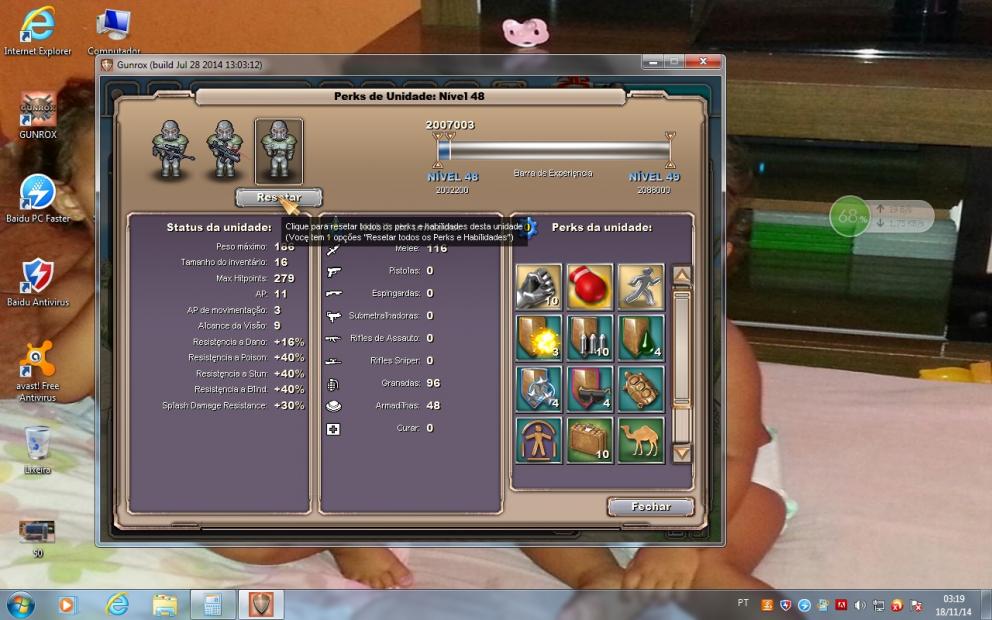This screenshot has height=620, width=992.
Task: Click the shield with green poison drop perk
Action: point(640,338)
